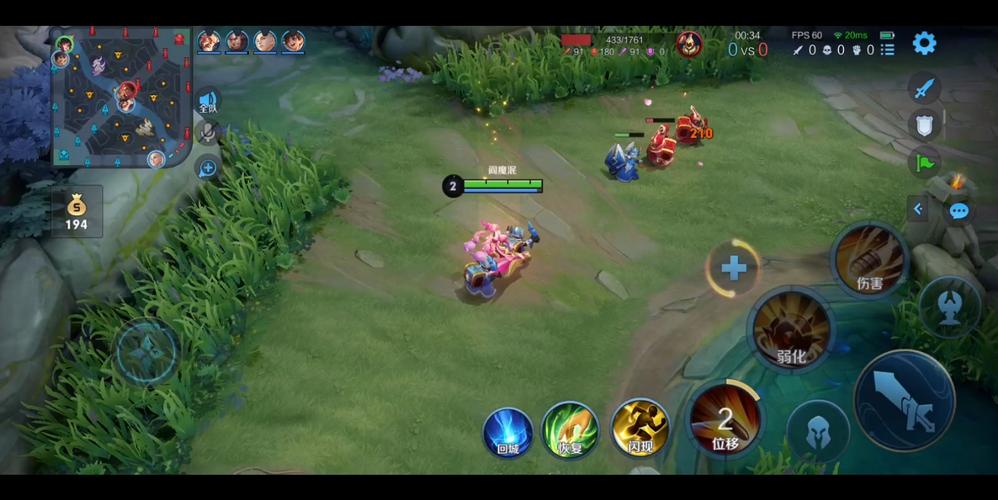
Task: Send the sword attack signal
Action: click(x=924, y=87)
